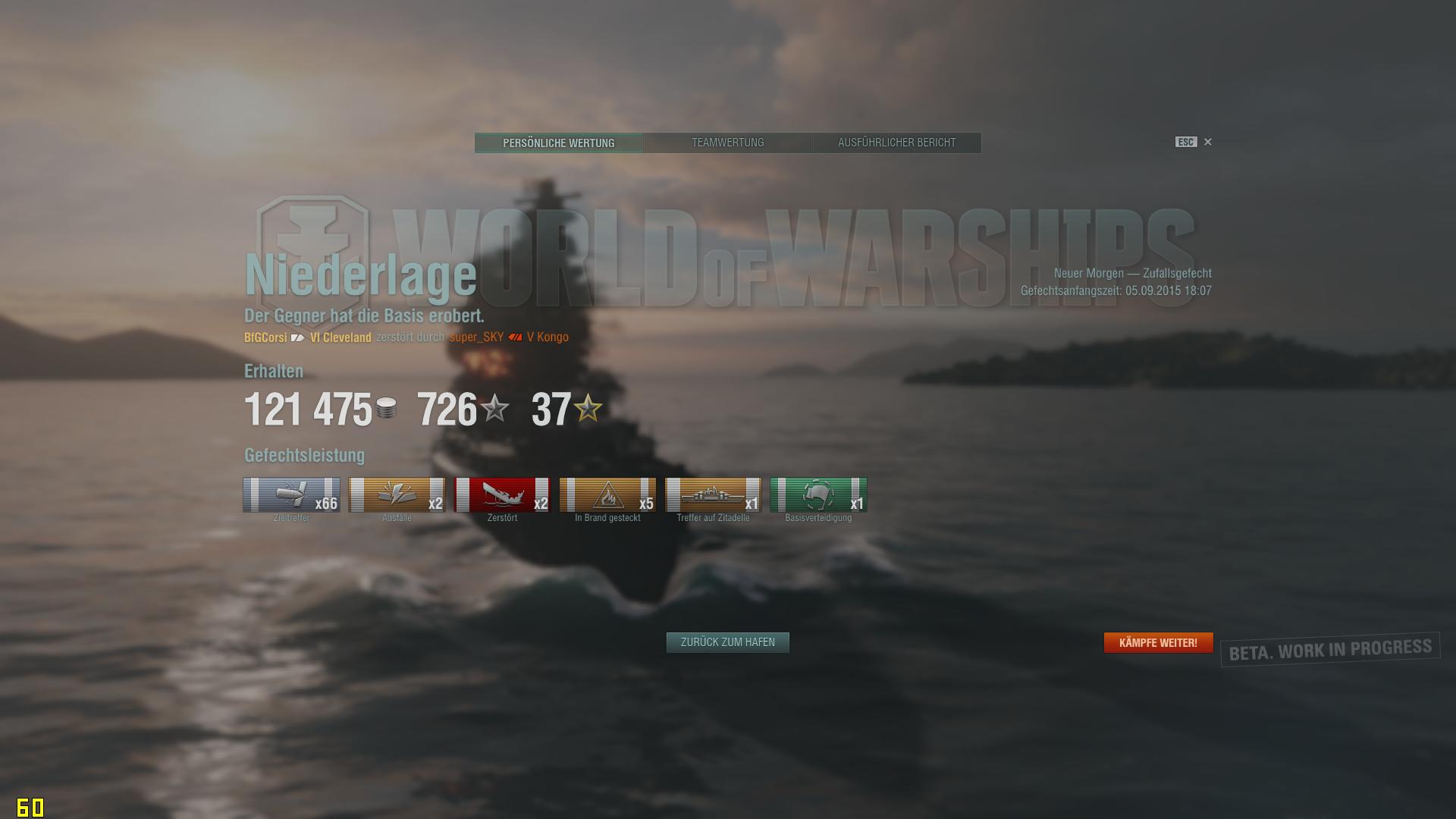Return to port with Zurück zum Hafen

point(727,642)
